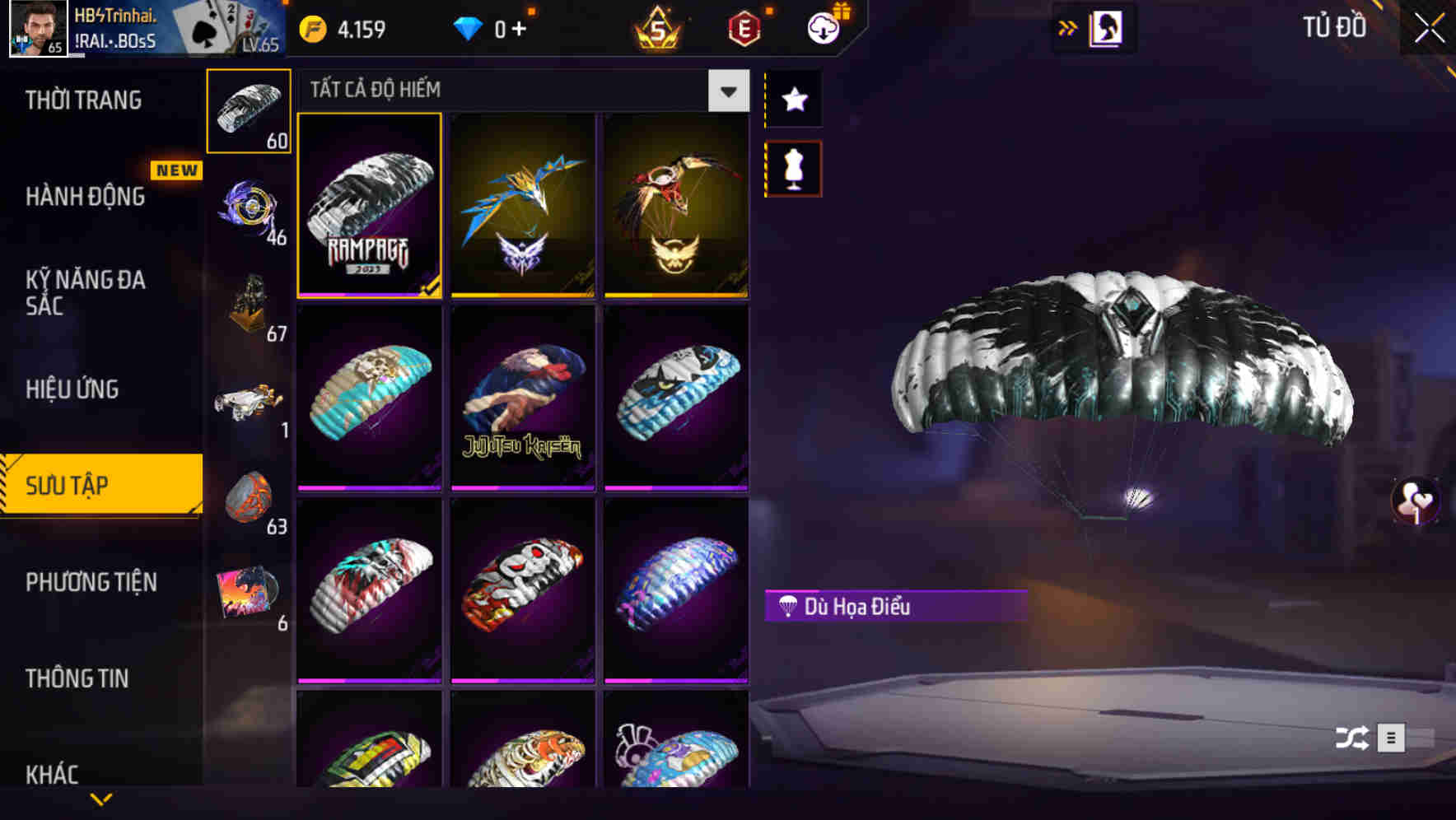
Task: Open the THÔNG TIN section
Action: coord(78,678)
